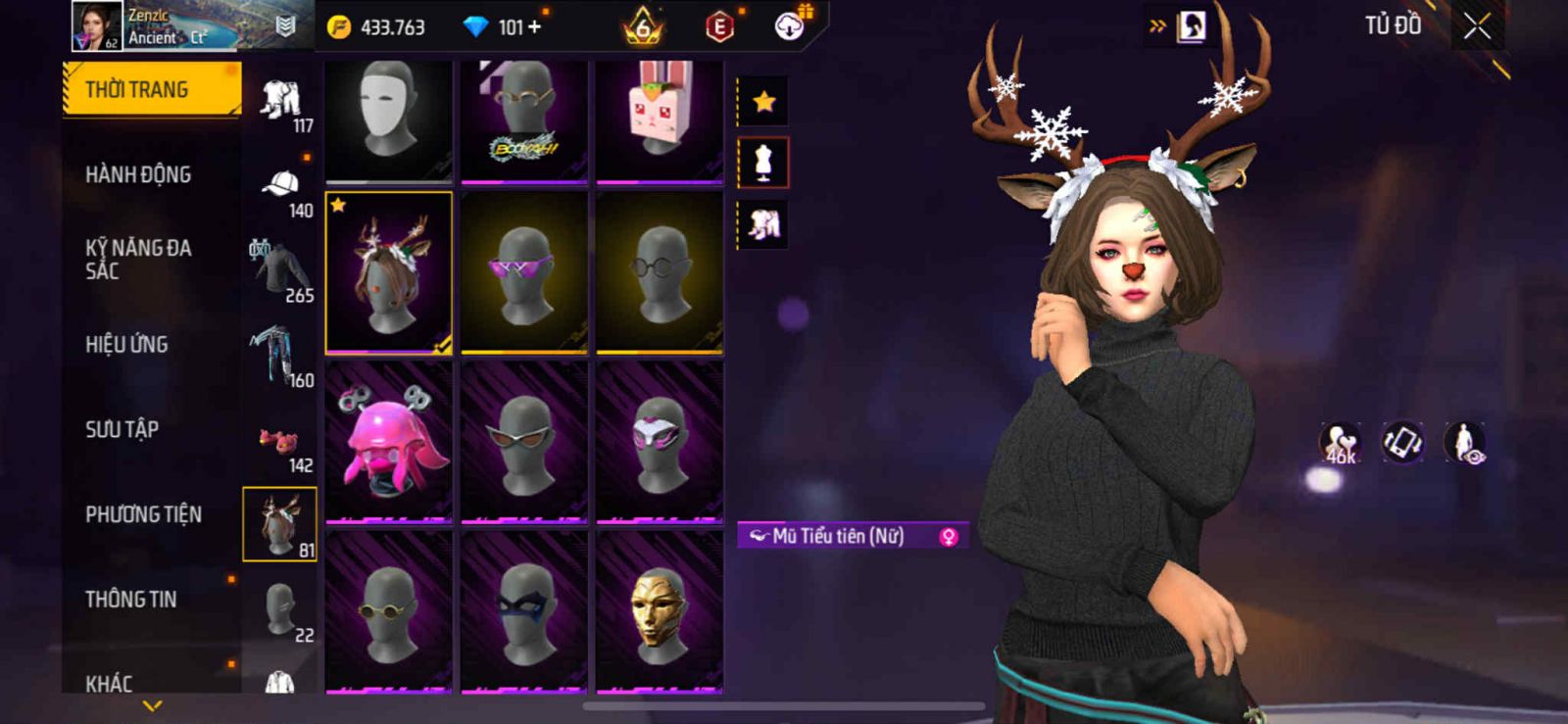This screenshot has width=1568, height=724.
Task: Close the wardrobe with the X button
Action: pos(1477,26)
